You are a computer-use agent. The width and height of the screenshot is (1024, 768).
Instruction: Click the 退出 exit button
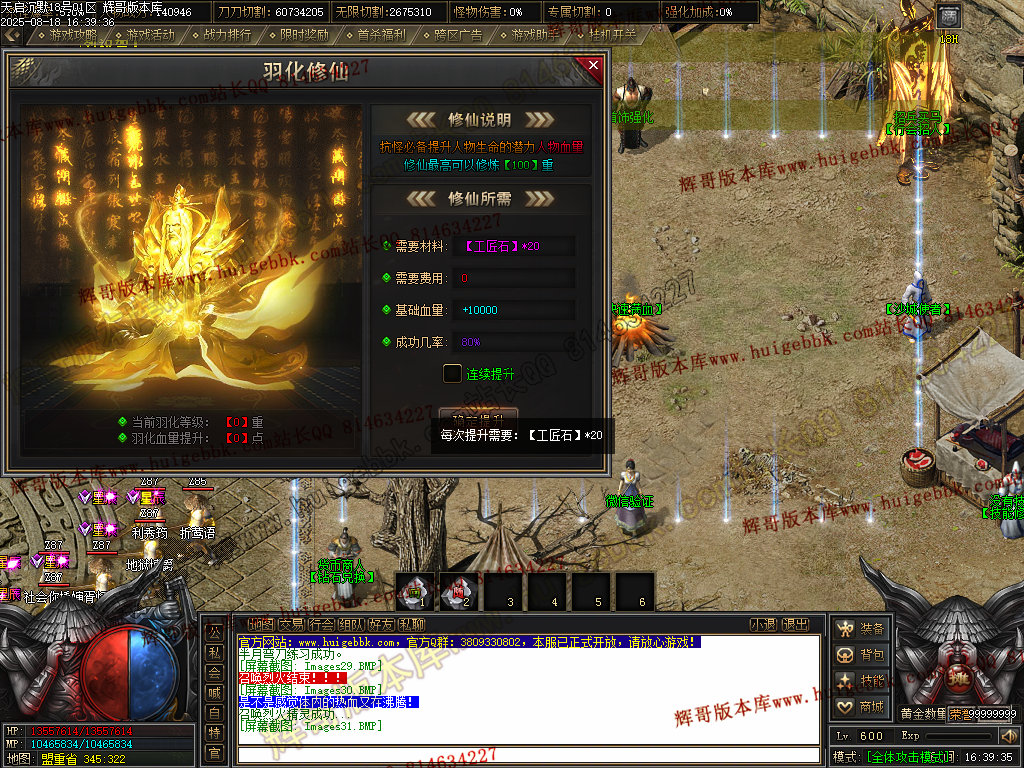[795, 625]
